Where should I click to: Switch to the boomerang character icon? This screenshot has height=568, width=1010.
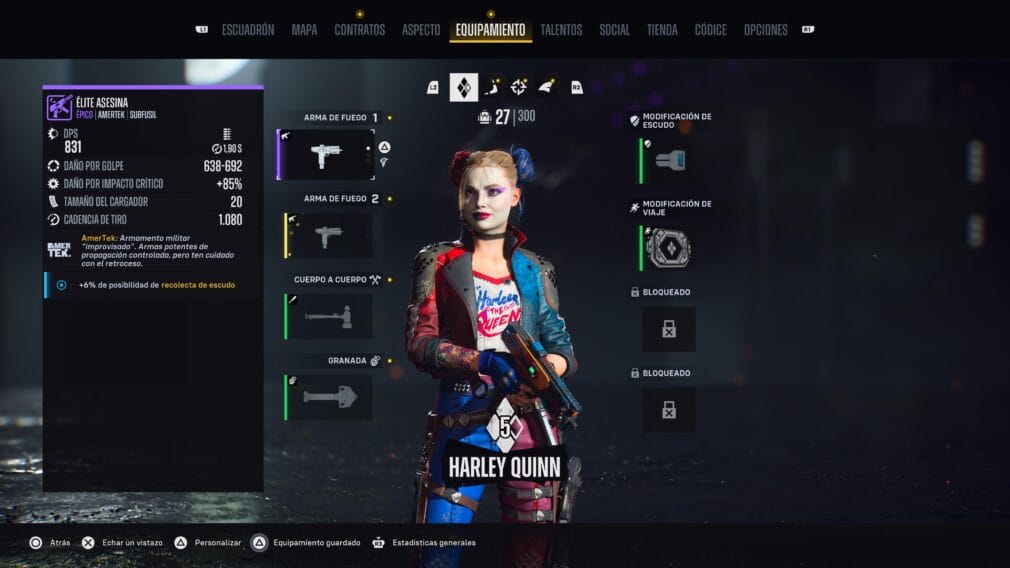(492, 87)
